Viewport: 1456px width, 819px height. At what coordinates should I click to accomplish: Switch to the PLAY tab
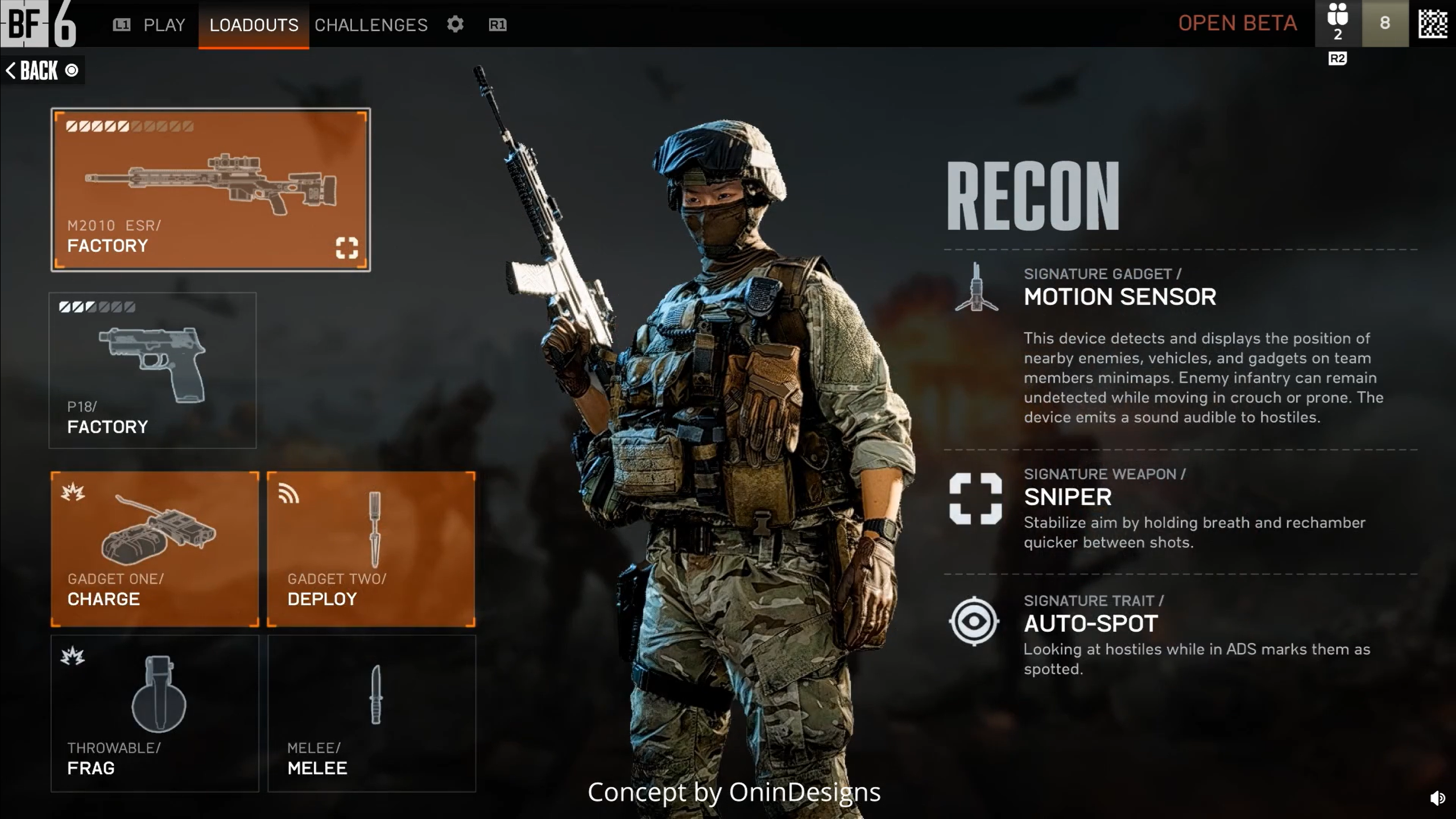tap(164, 25)
